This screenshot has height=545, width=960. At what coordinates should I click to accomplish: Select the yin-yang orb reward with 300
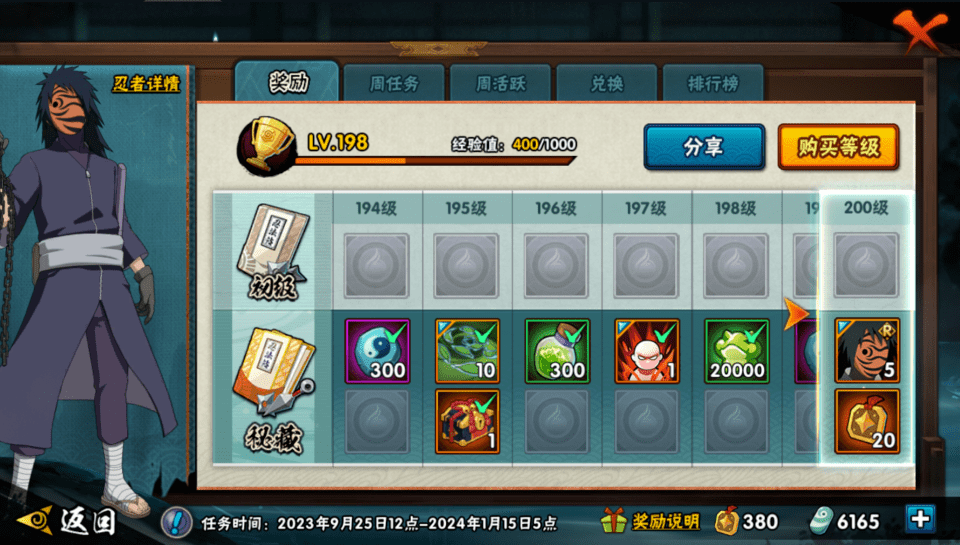point(377,351)
